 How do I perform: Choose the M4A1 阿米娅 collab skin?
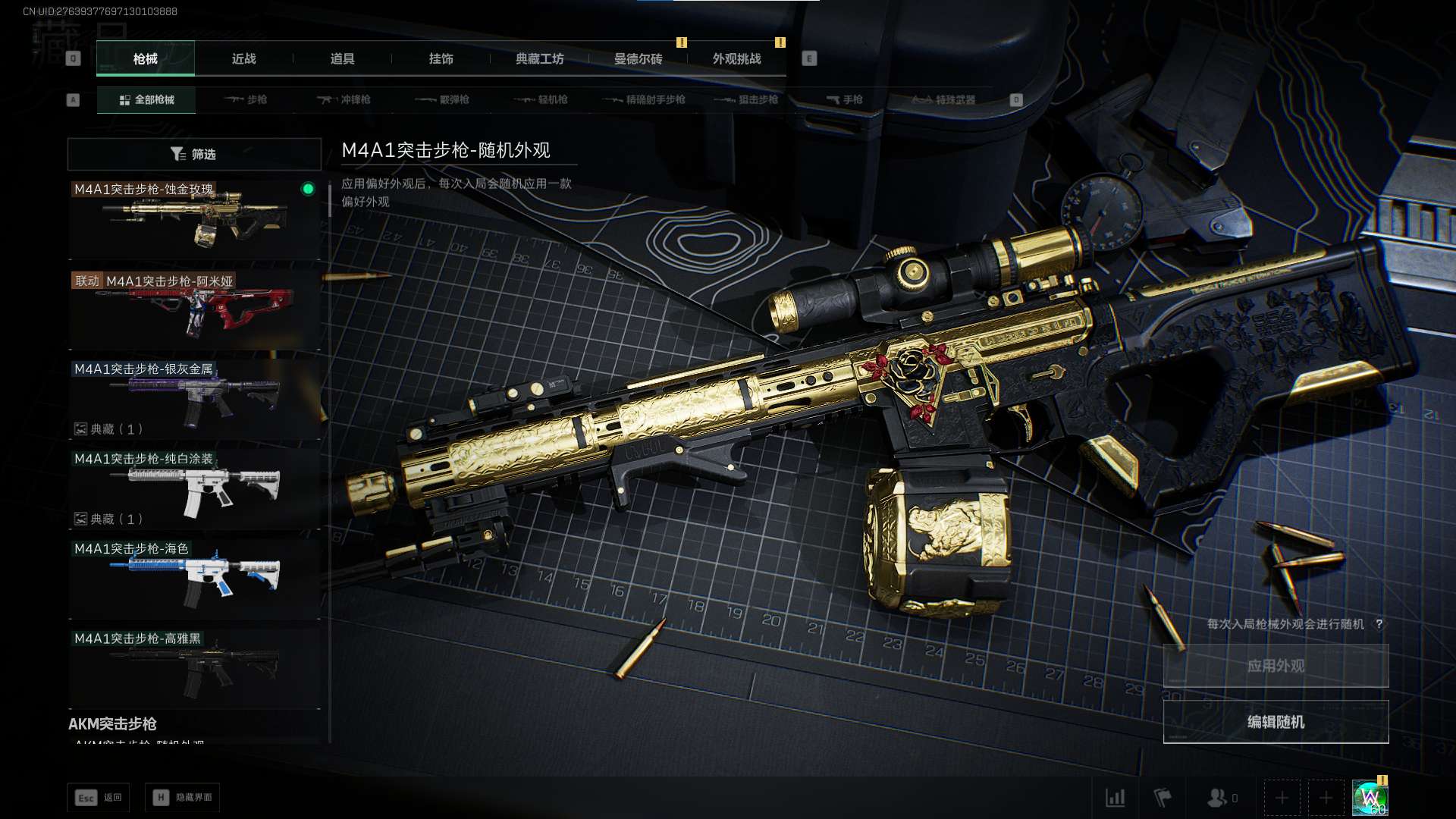194,310
